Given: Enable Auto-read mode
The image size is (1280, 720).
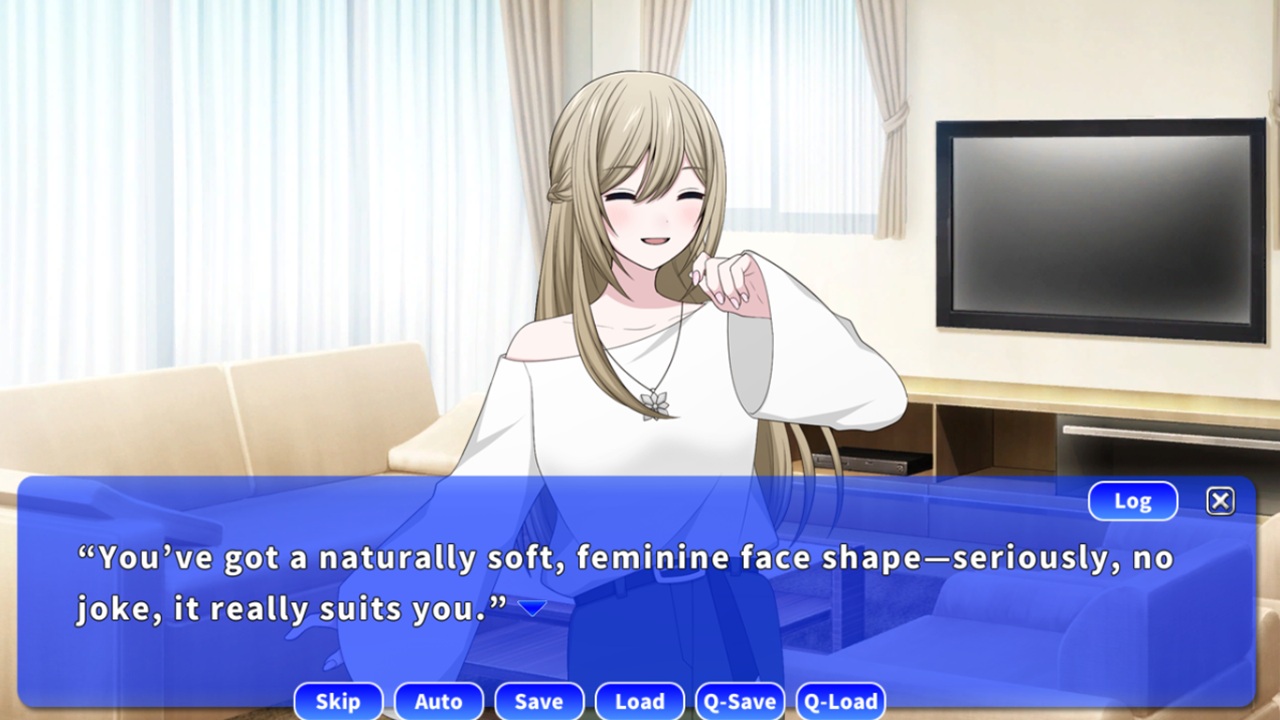Looking at the screenshot, I should [439, 701].
